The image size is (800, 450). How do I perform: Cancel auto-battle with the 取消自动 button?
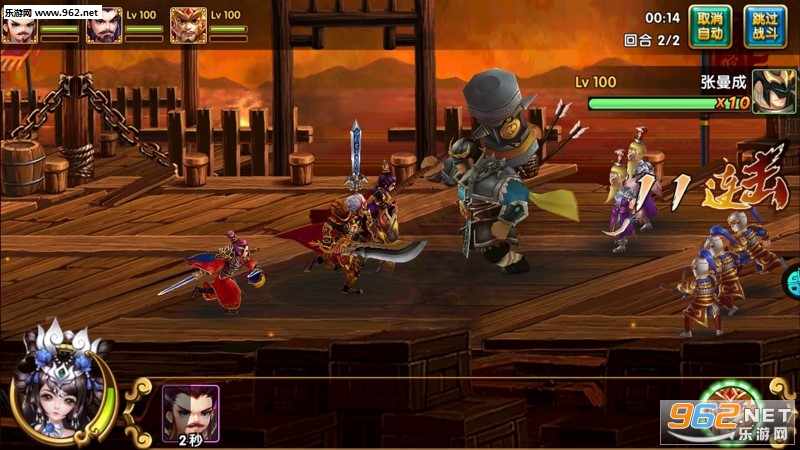point(710,26)
